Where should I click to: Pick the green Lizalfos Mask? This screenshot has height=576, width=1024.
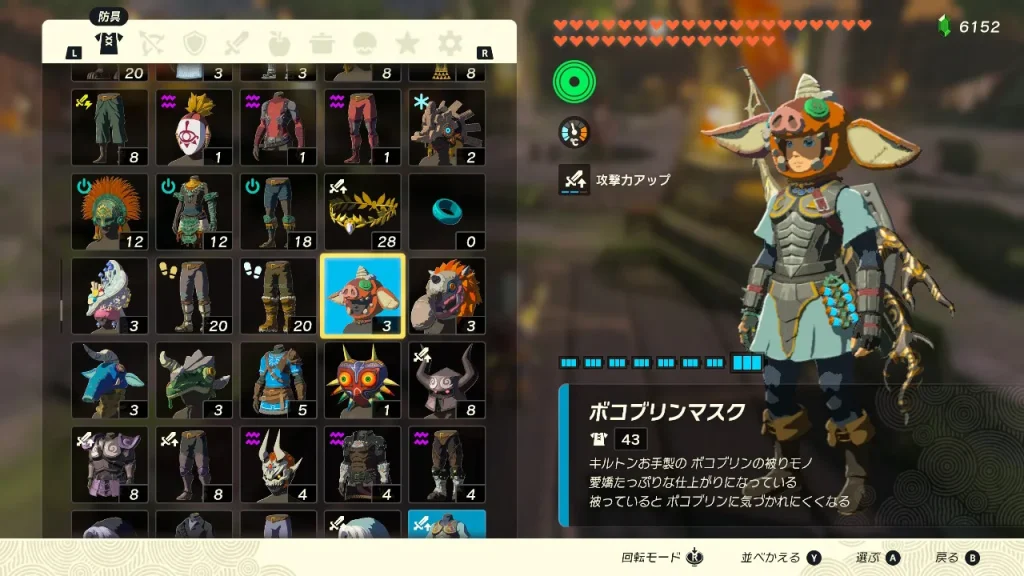coord(194,380)
